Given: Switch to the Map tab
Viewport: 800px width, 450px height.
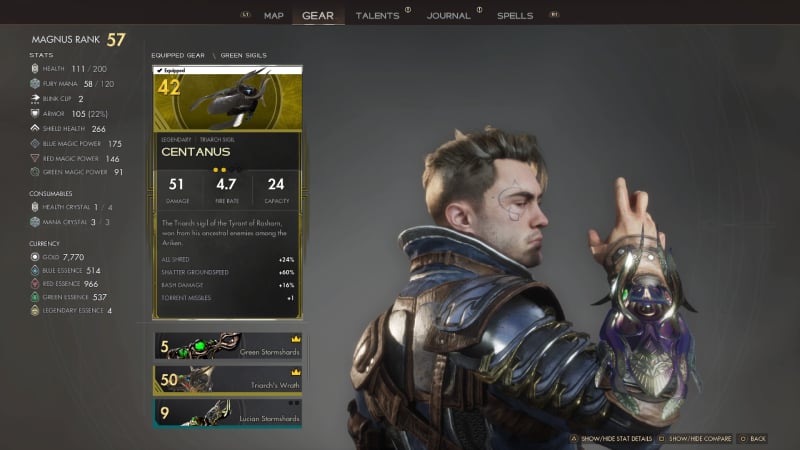Looking at the screenshot, I should pyautogui.click(x=274, y=16).
